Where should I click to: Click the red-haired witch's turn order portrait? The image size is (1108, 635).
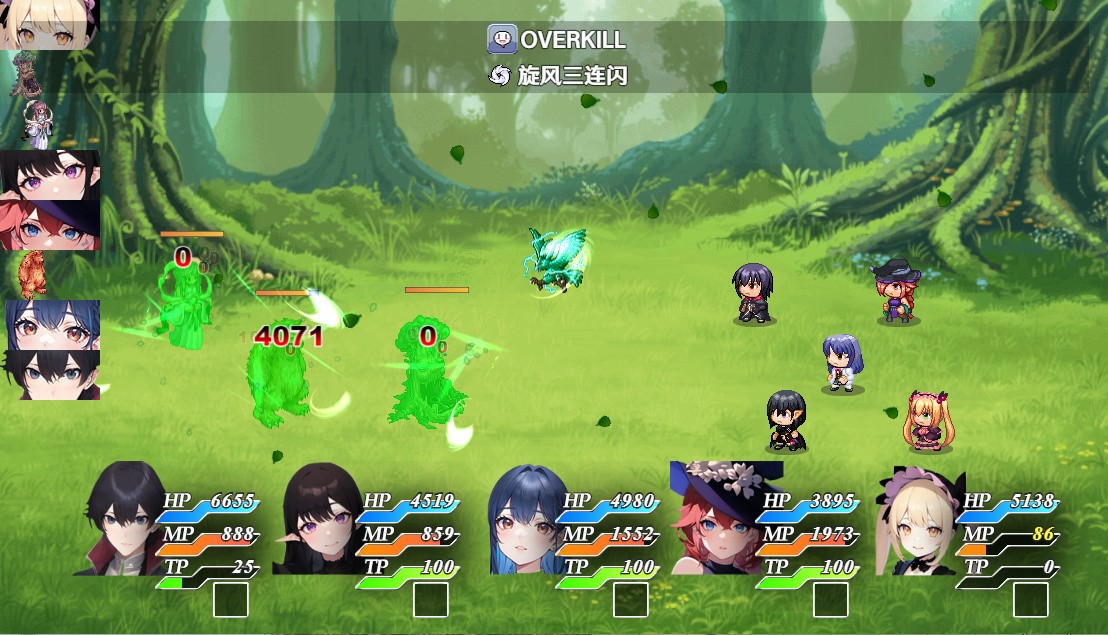[50, 225]
